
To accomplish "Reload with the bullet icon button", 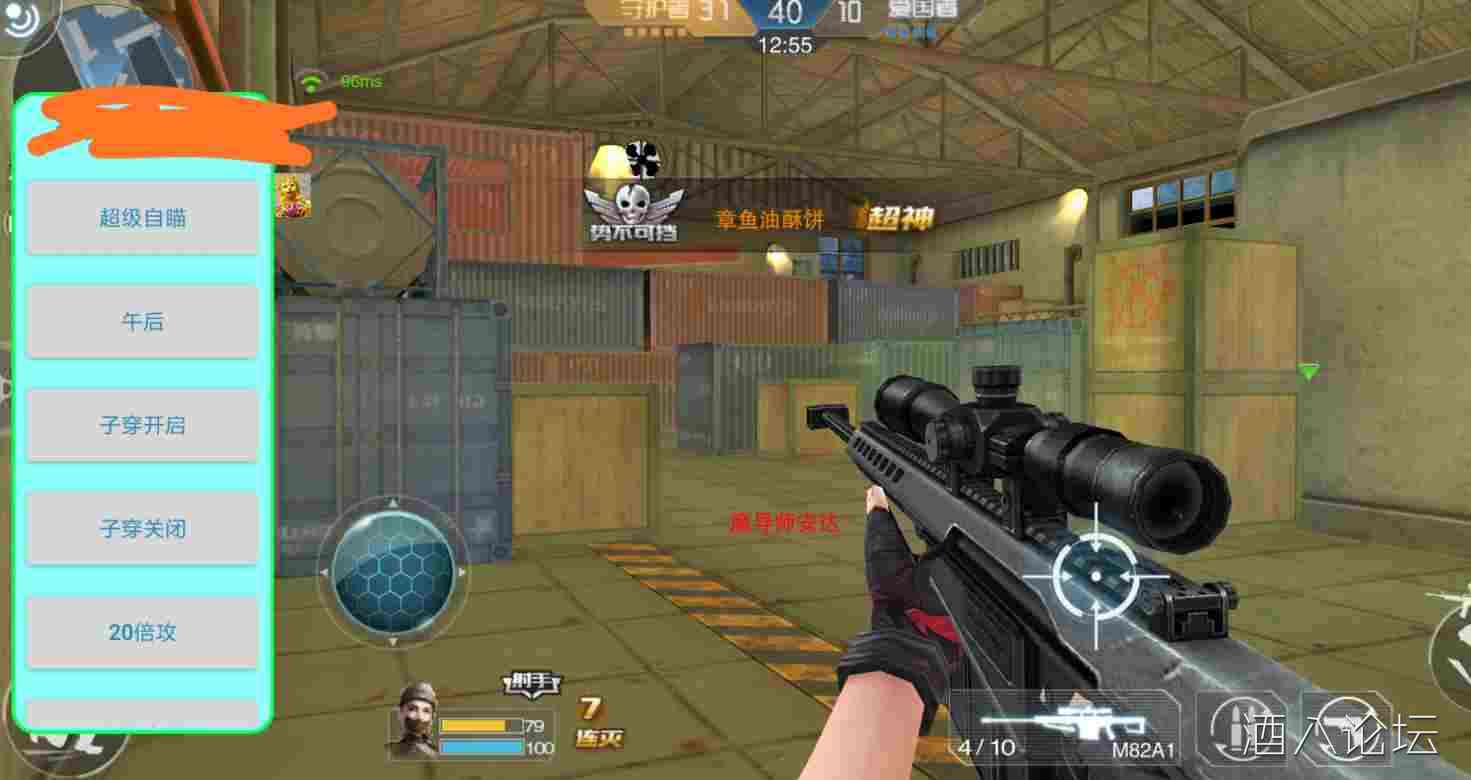I will (x=1240, y=728).
